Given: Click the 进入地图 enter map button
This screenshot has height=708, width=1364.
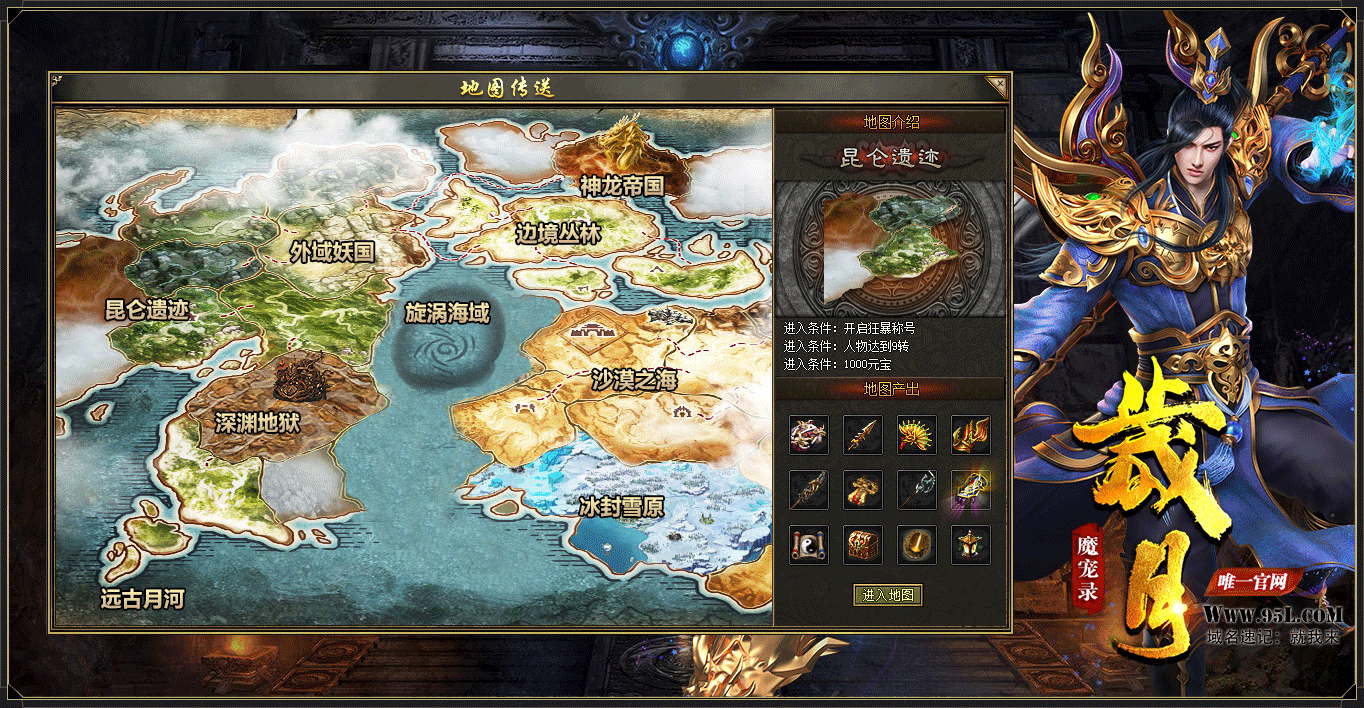Looking at the screenshot, I should (x=888, y=595).
